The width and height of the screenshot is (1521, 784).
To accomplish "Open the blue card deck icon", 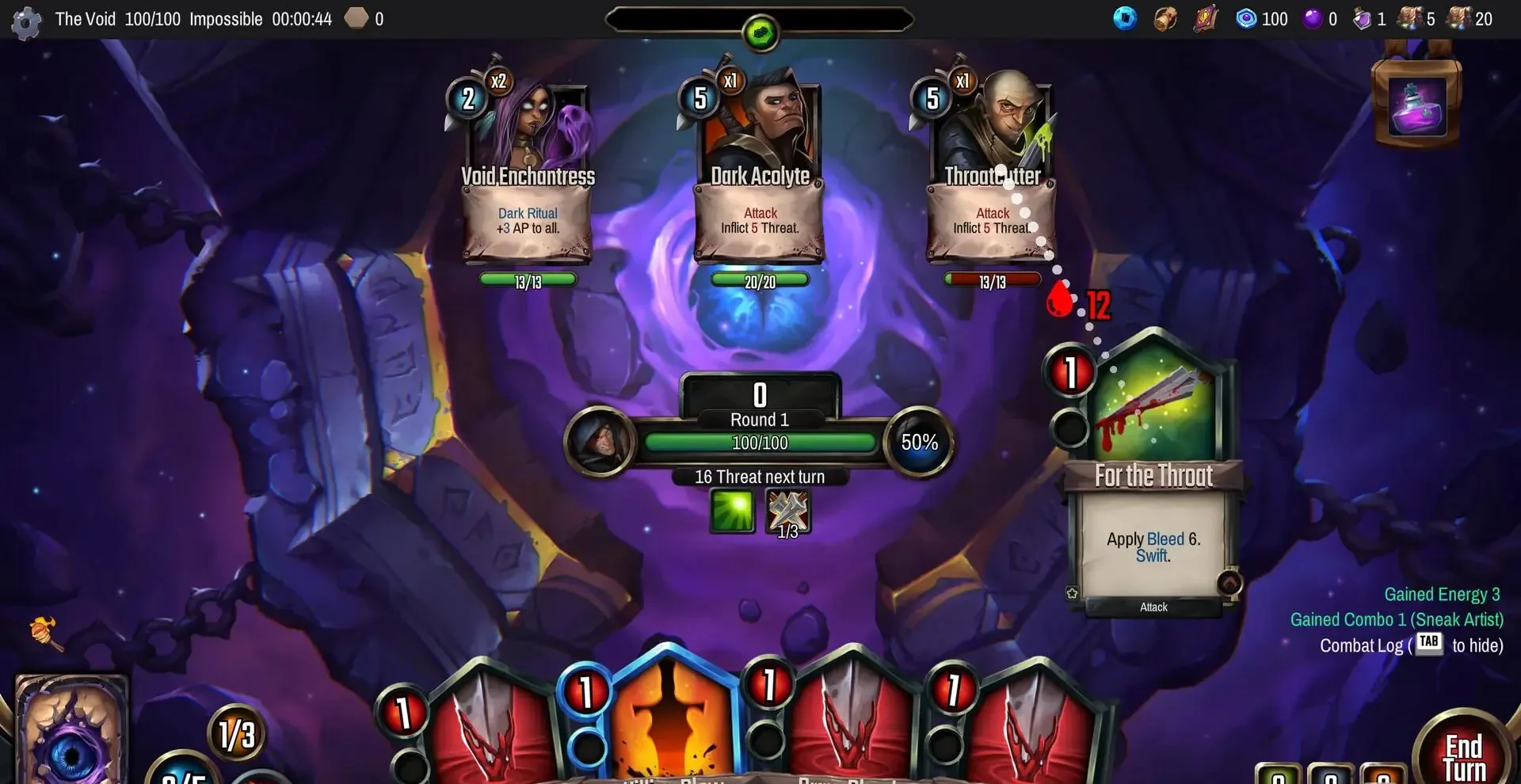I will [x=1124, y=18].
